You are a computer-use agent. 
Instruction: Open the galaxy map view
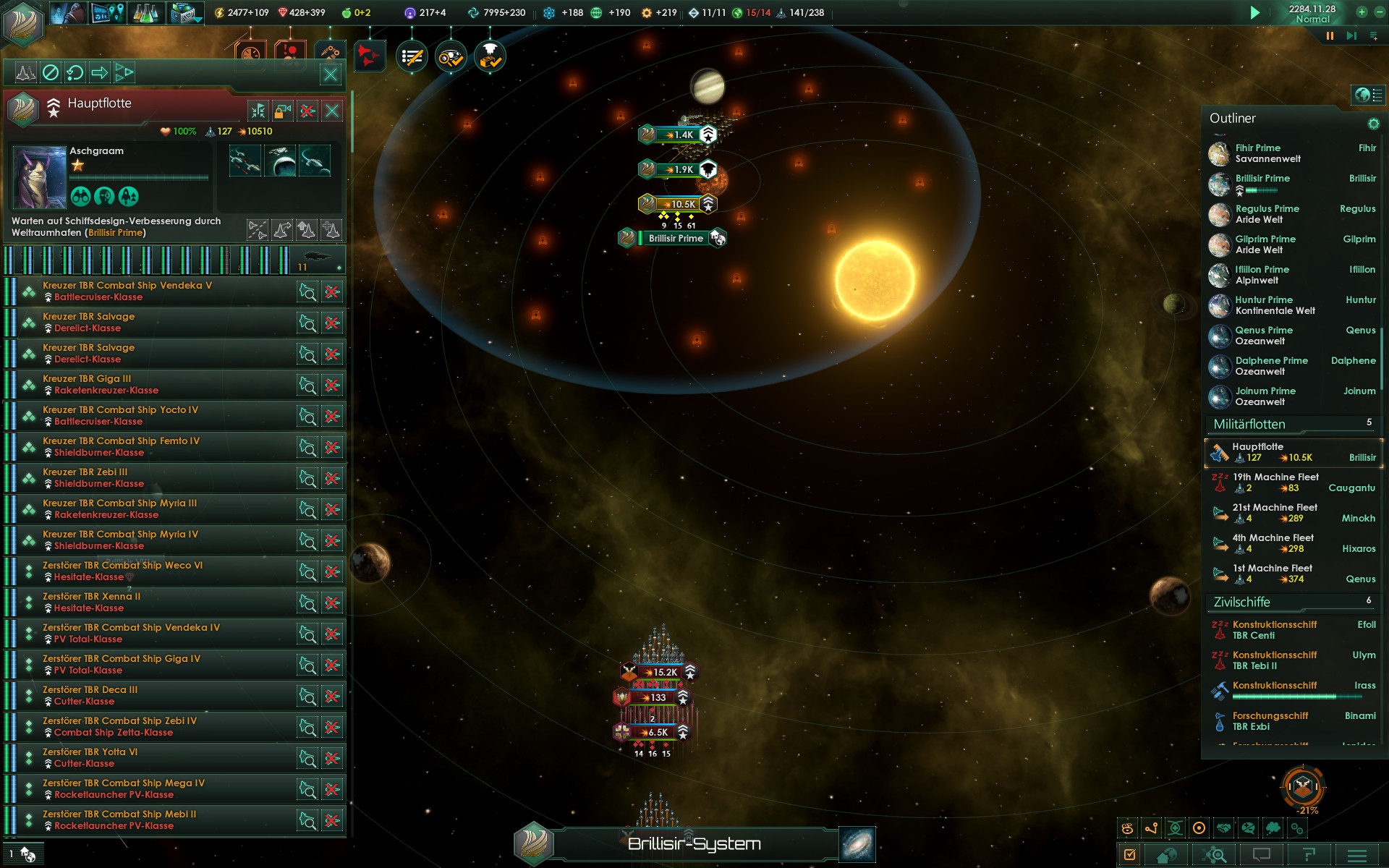[857, 844]
